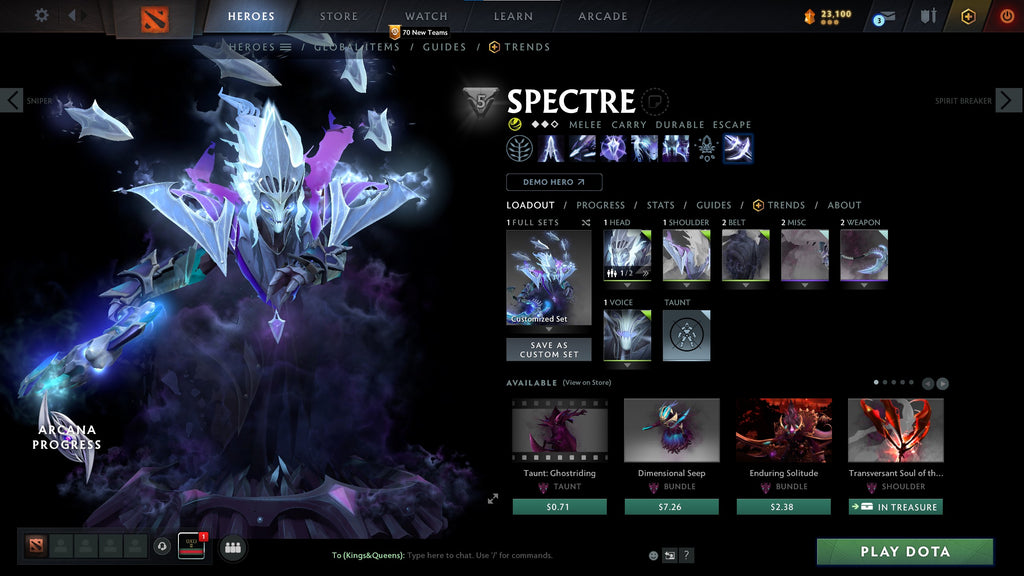Purchase Dimensional Seep bundle for $7.26

pyautogui.click(x=671, y=507)
